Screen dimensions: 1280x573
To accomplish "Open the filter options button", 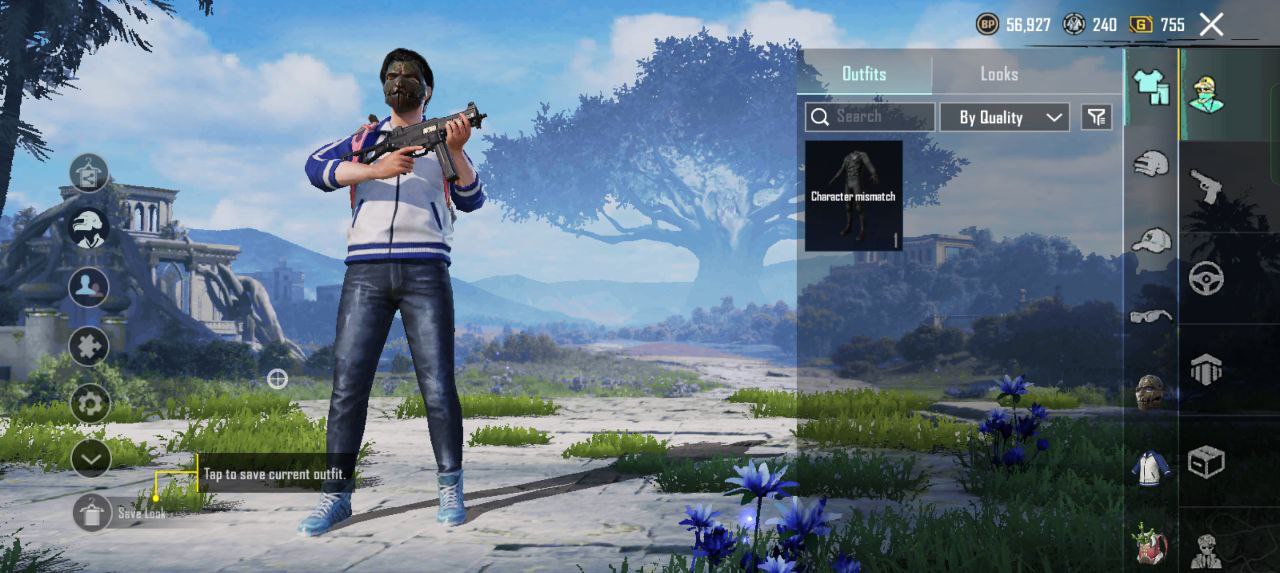I will coord(1097,117).
